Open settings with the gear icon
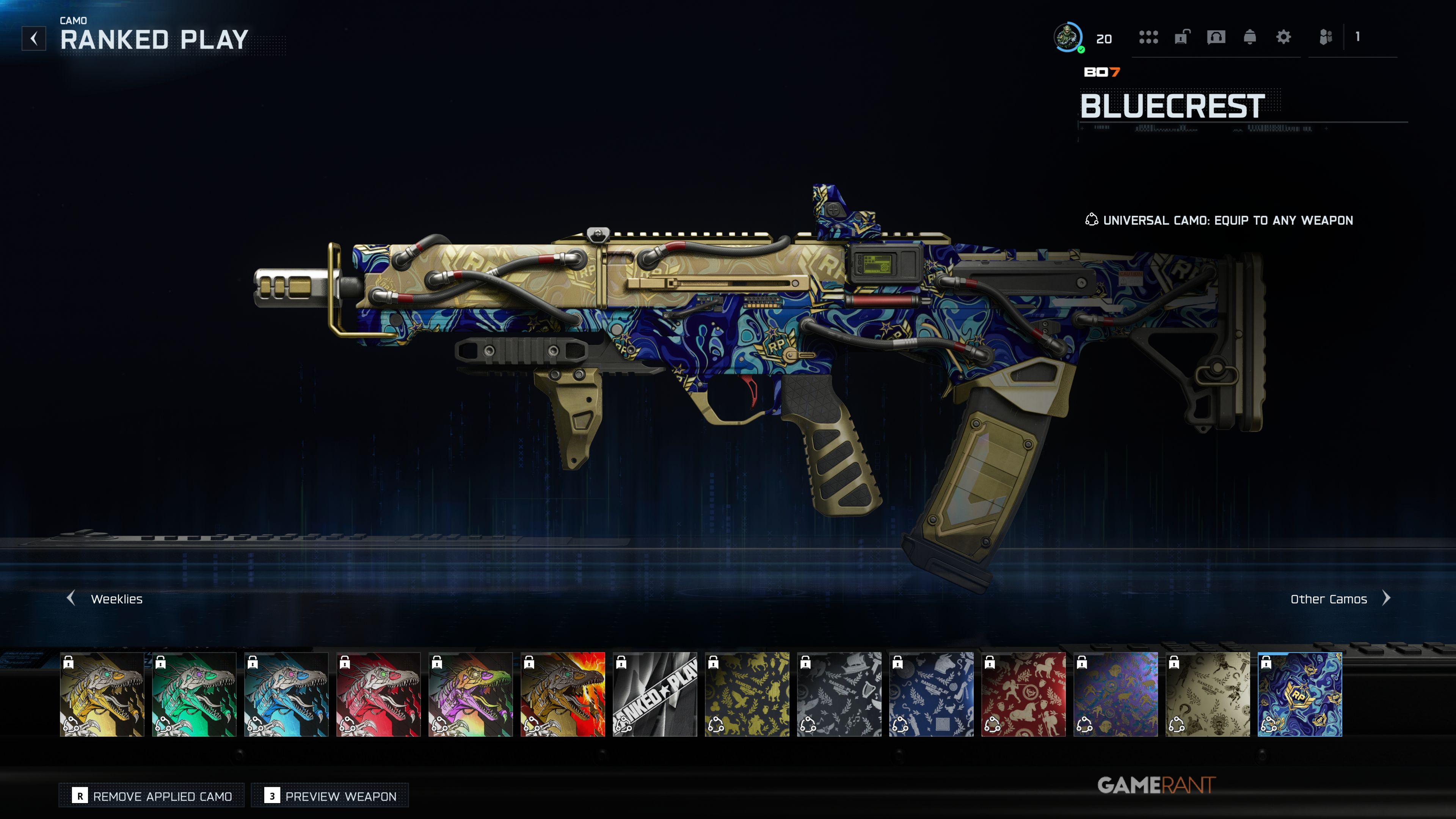The image size is (1456, 819). [1283, 37]
